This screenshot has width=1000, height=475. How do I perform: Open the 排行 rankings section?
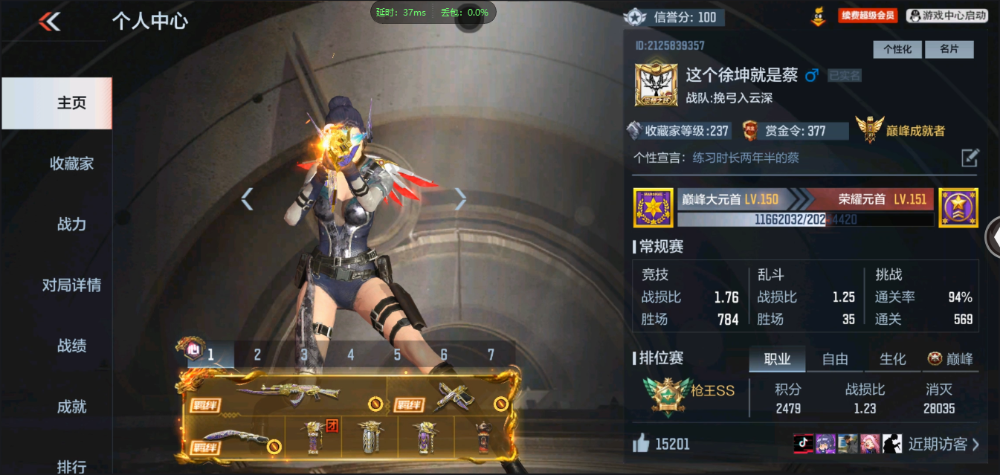[x=71, y=464]
